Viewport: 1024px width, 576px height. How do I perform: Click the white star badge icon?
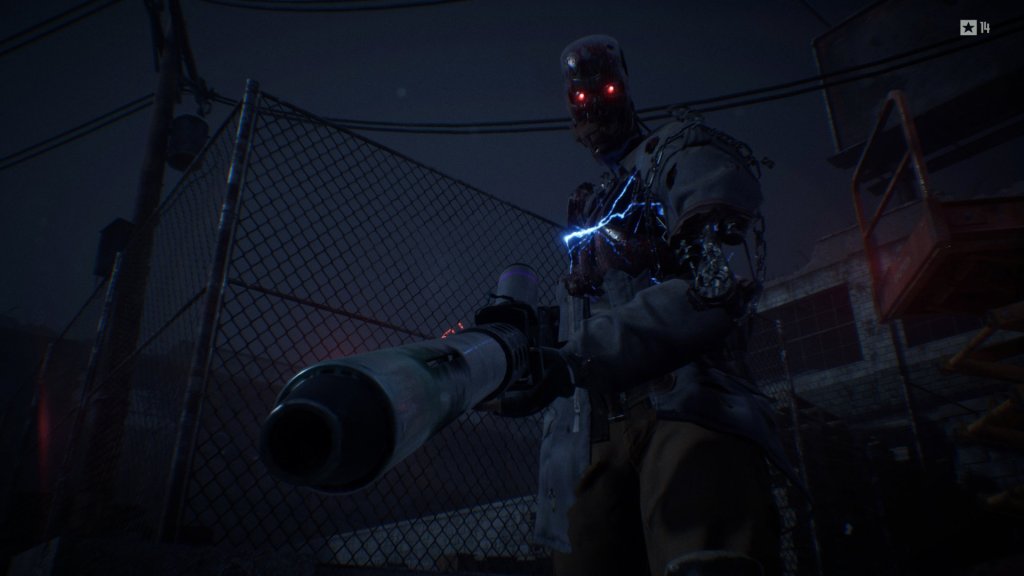(968, 27)
